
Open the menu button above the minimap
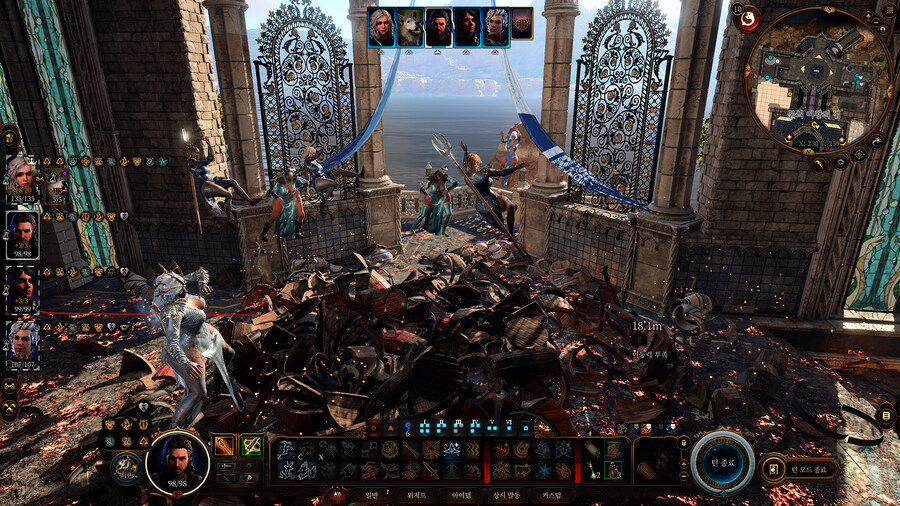(887, 9)
